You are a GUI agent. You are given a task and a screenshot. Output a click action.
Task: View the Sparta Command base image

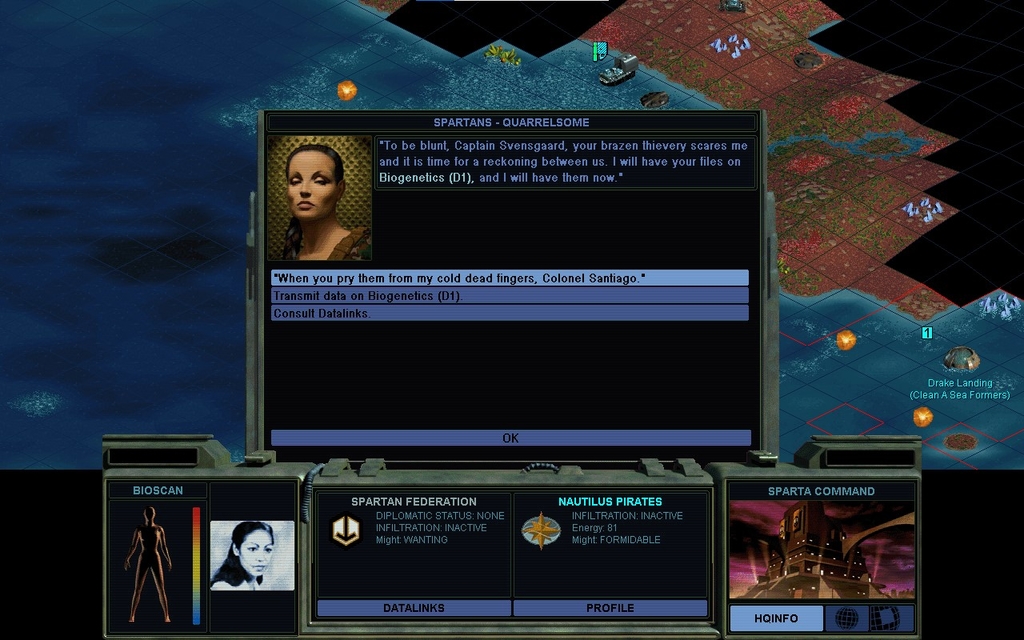(821, 549)
